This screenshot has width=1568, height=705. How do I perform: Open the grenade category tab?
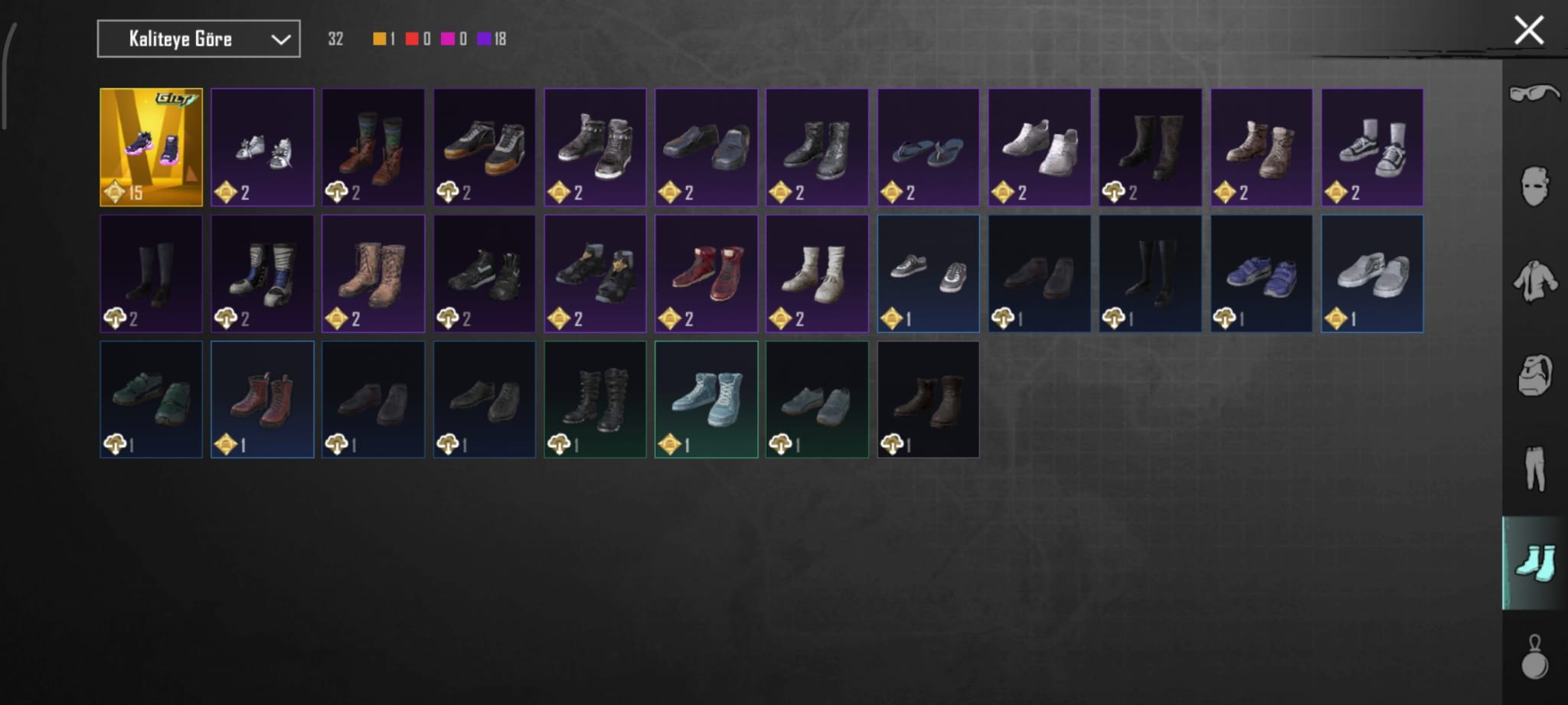[1534, 657]
